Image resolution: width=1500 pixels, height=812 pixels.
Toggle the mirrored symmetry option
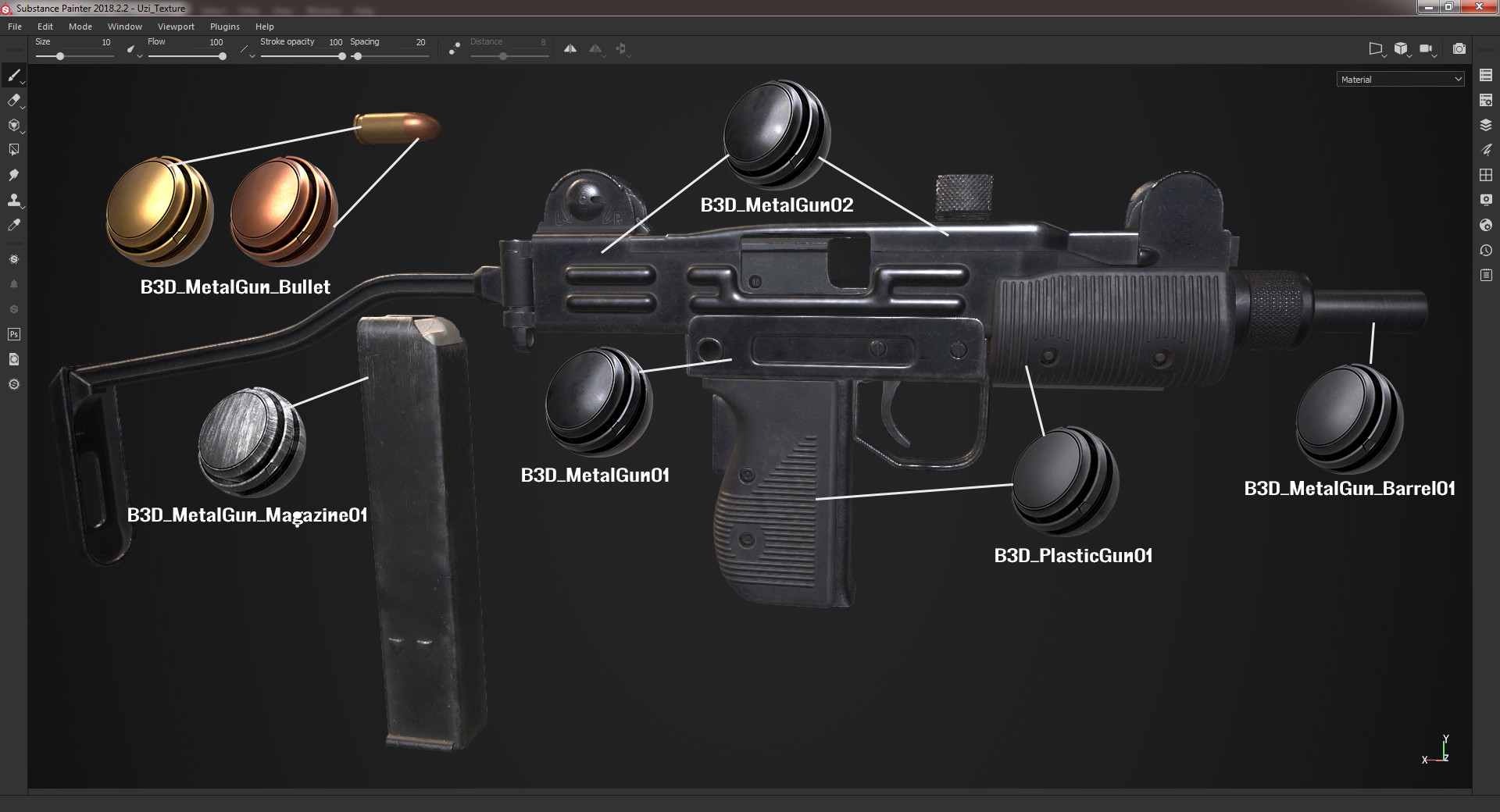(596, 48)
